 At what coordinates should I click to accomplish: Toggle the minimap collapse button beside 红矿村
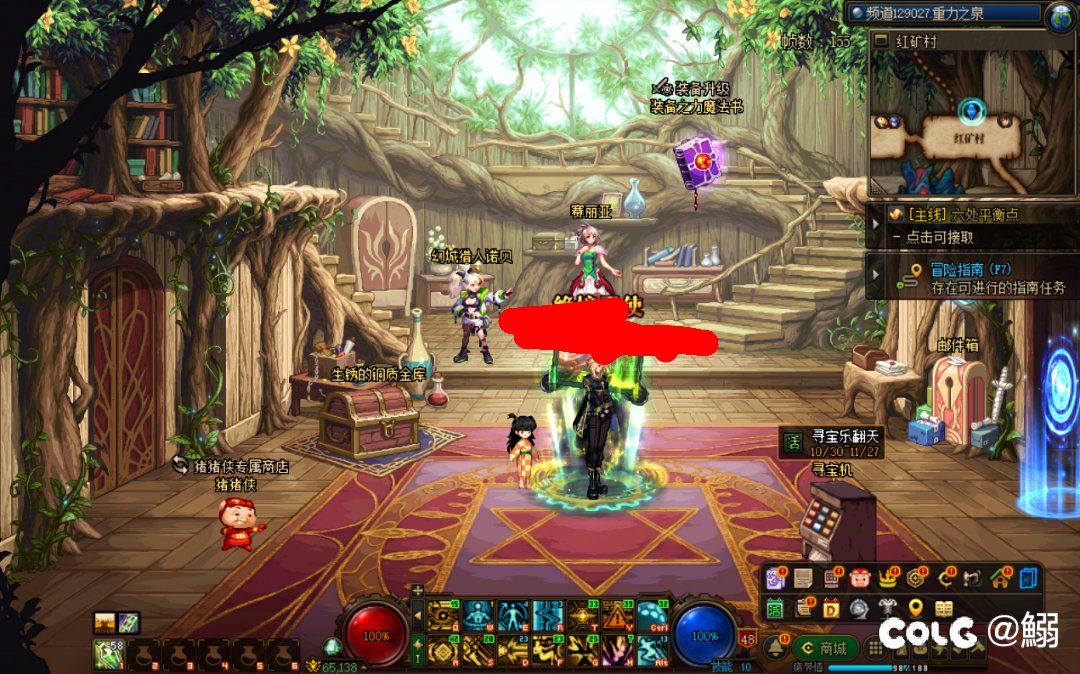click(x=880, y=41)
